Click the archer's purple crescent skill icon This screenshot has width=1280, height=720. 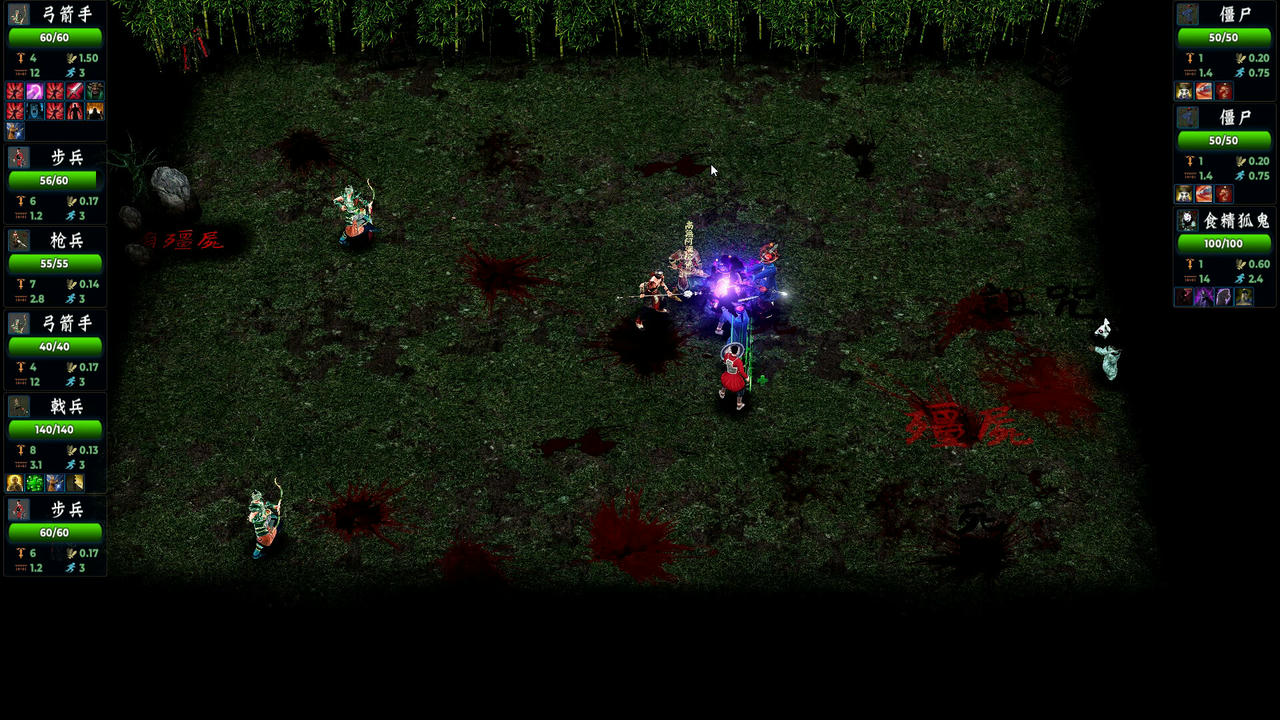[35, 91]
